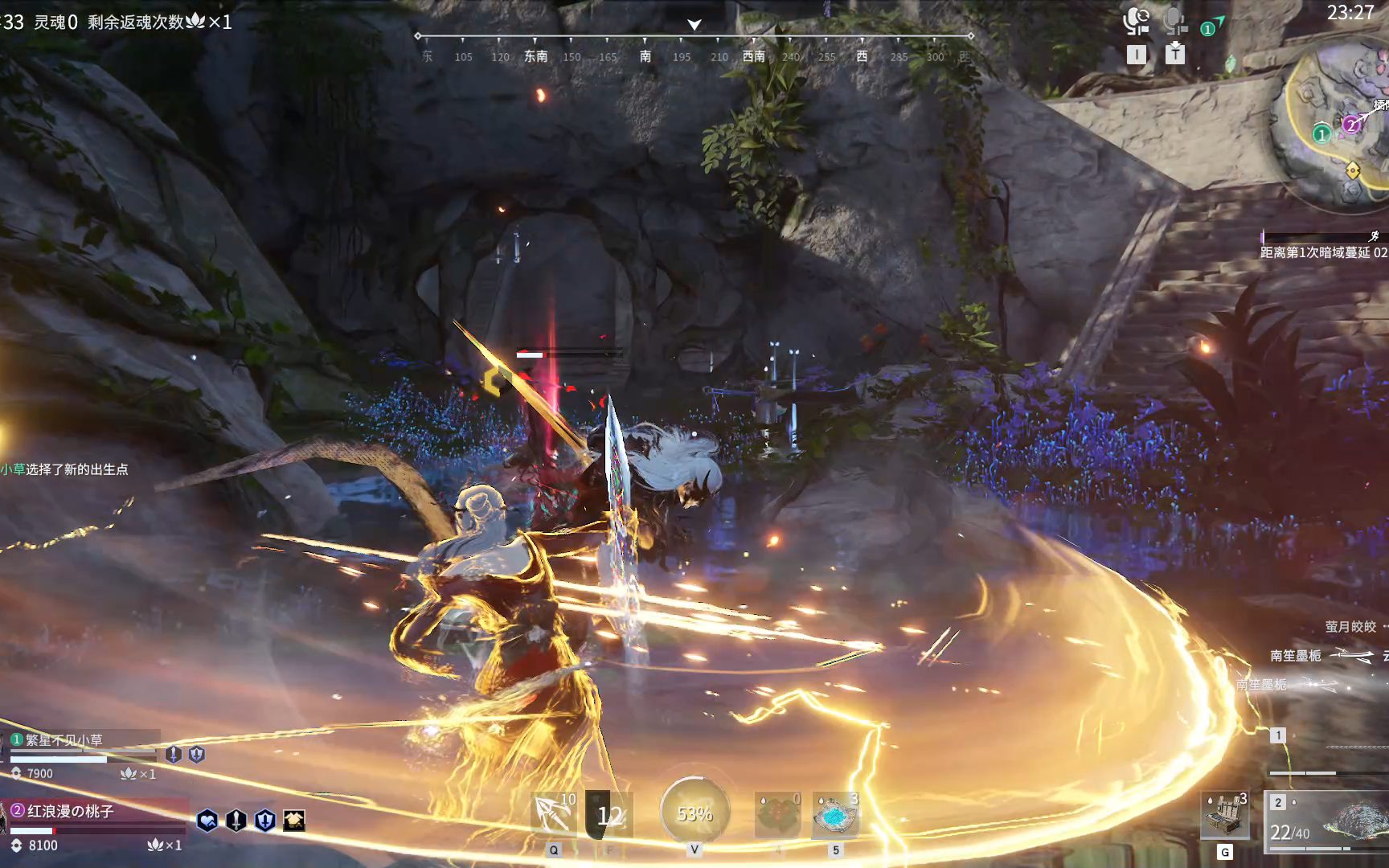The image size is (1389, 868).
Task: Activate the skill showing cooldown 12
Action: (x=609, y=815)
